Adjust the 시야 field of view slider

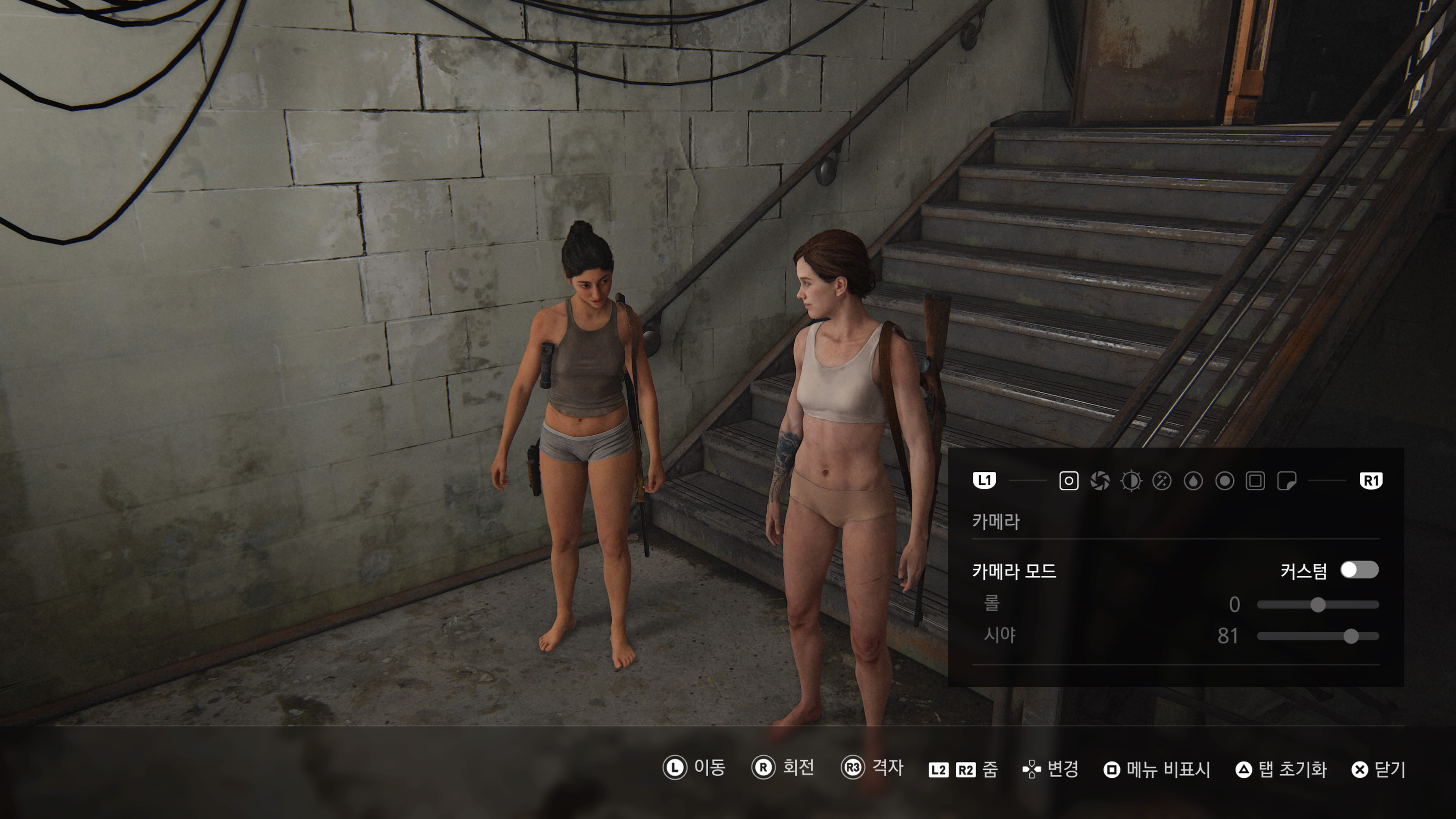point(1351,637)
